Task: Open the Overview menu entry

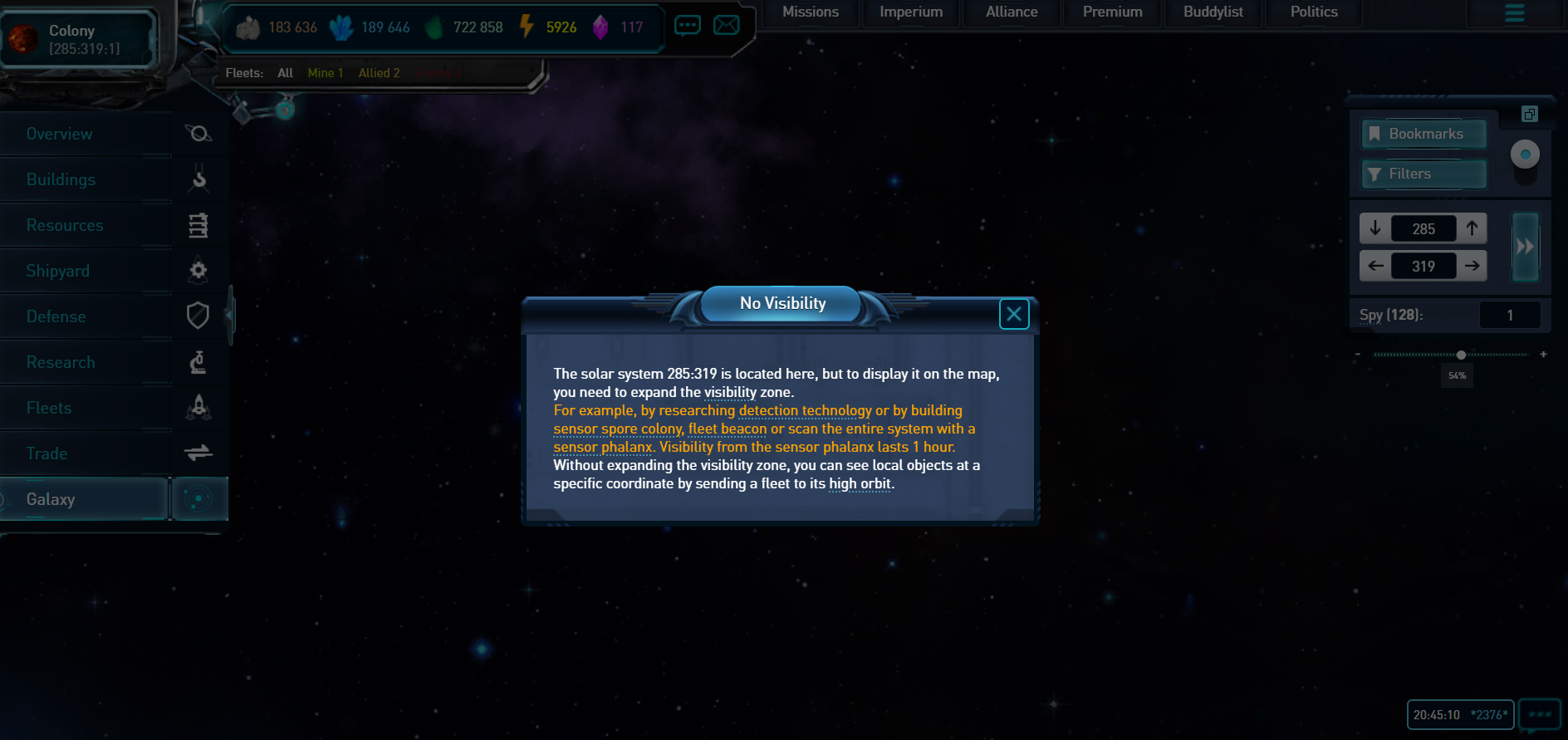Action: click(60, 134)
